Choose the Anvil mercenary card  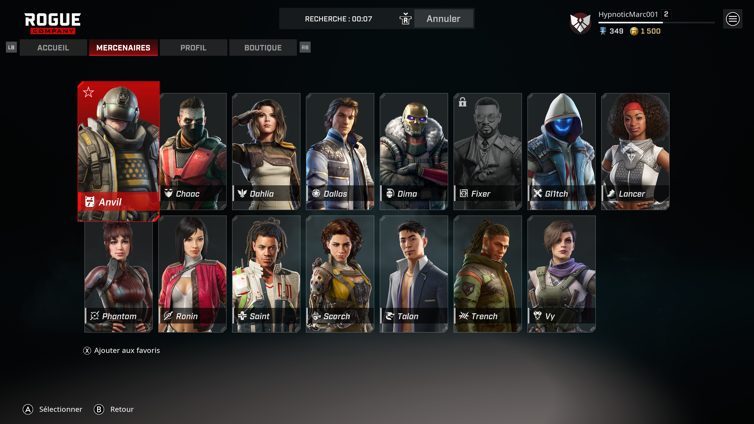coord(118,150)
